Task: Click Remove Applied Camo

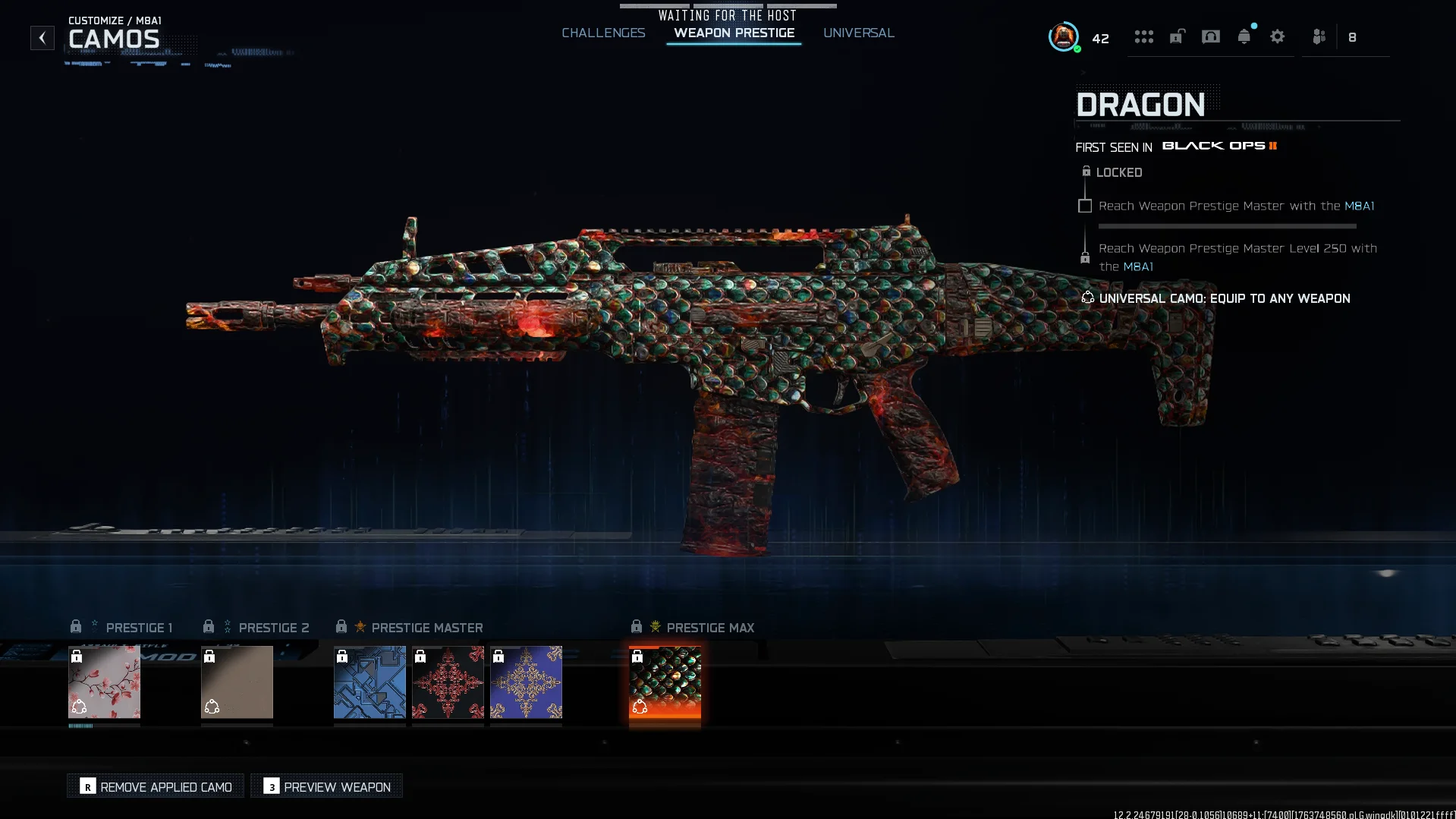Action: [x=156, y=786]
